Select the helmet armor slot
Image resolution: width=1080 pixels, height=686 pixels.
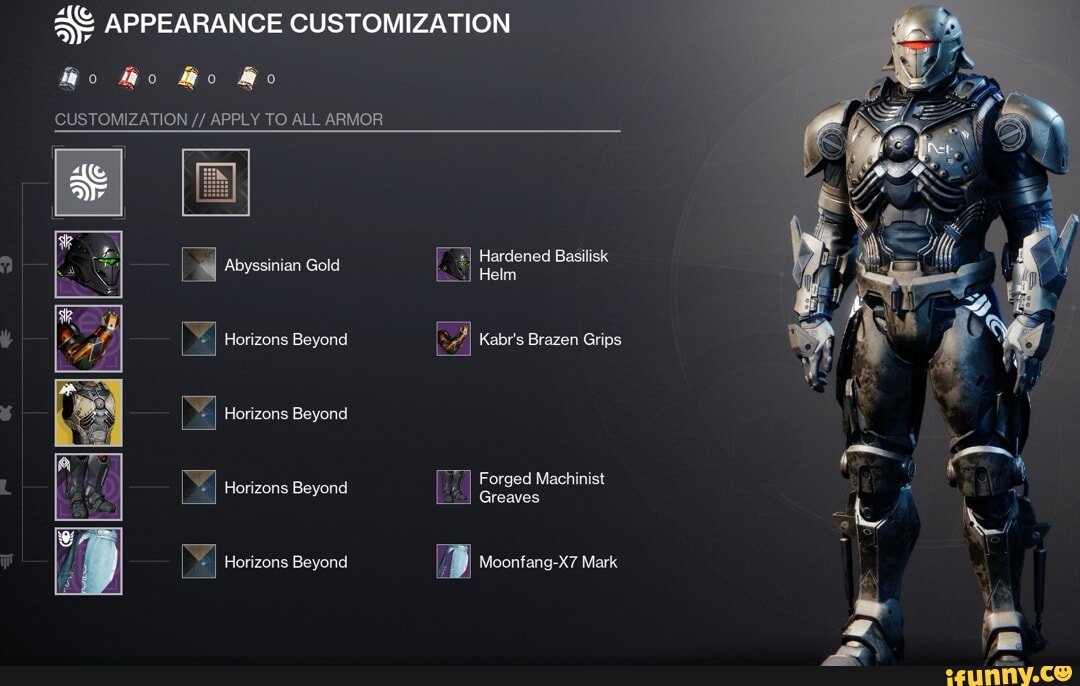[89, 265]
